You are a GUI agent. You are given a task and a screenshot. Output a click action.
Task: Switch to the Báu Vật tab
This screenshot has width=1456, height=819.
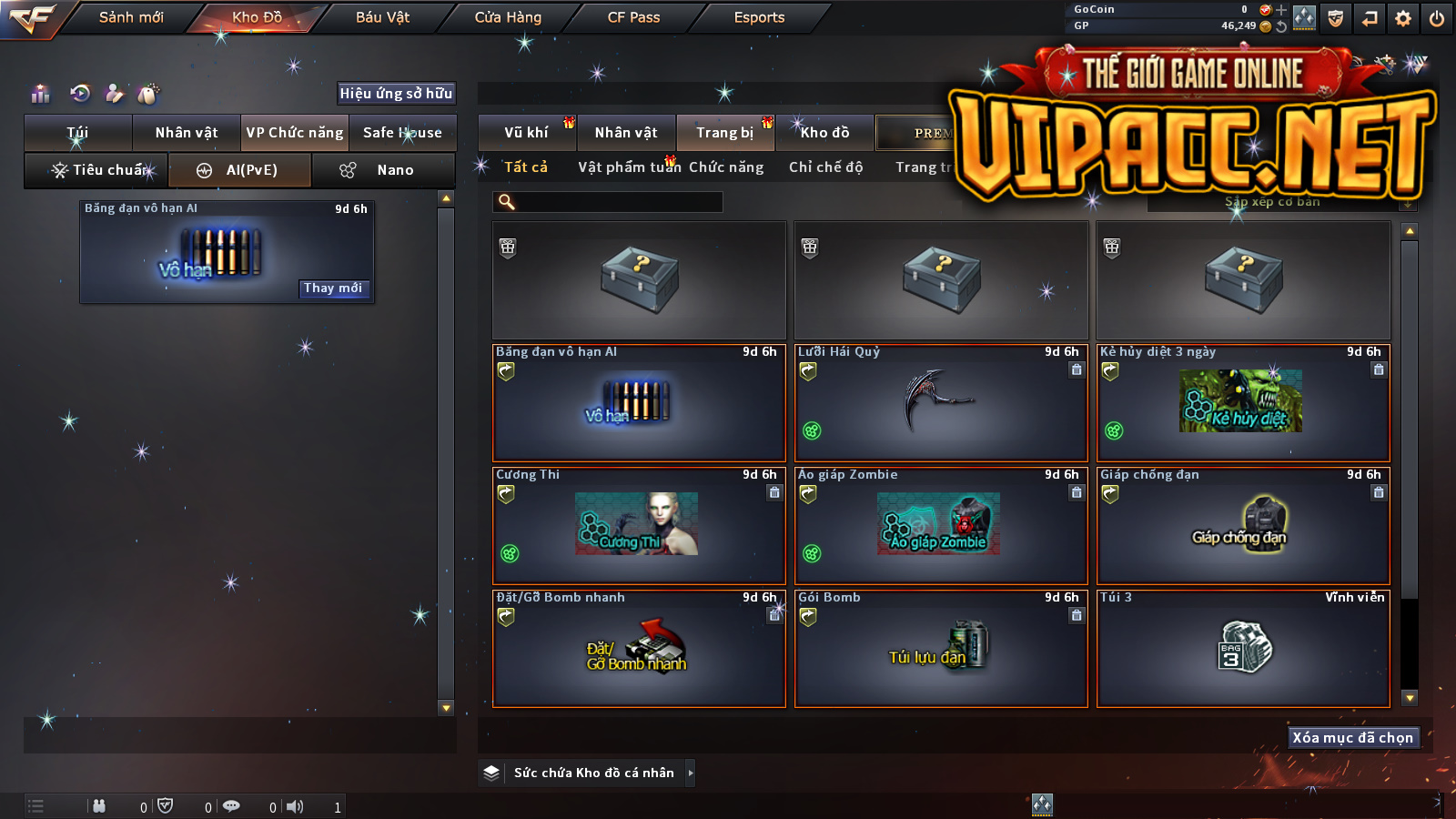pyautogui.click(x=382, y=17)
